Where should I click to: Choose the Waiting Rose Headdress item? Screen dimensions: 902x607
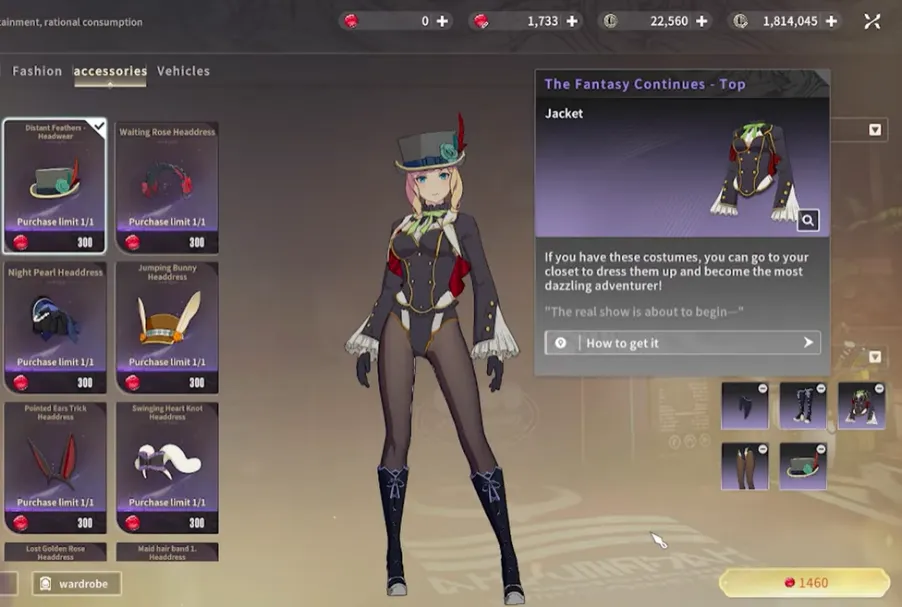[x=167, y=186]
